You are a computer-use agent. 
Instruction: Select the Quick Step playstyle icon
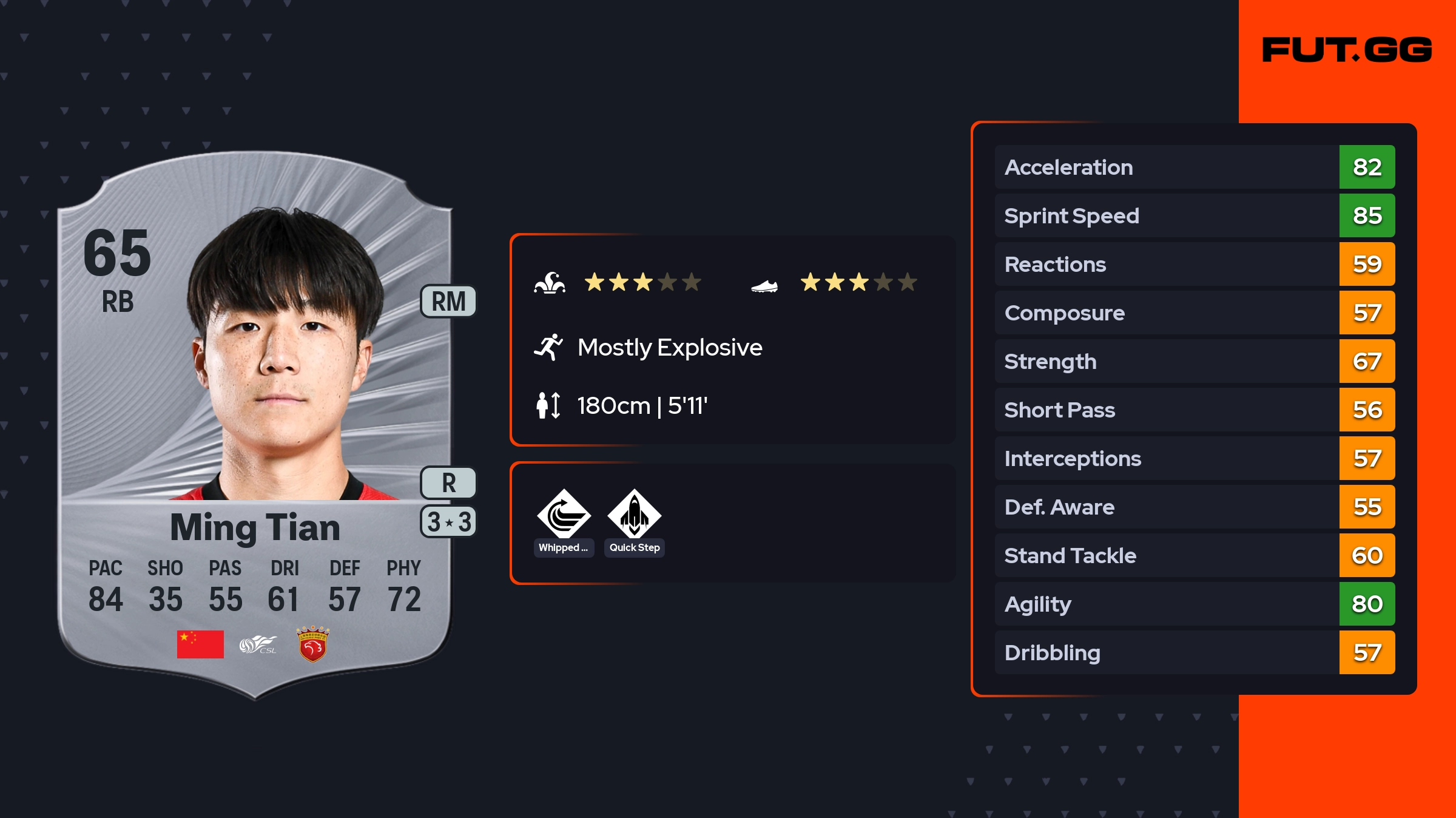(634, 515)
